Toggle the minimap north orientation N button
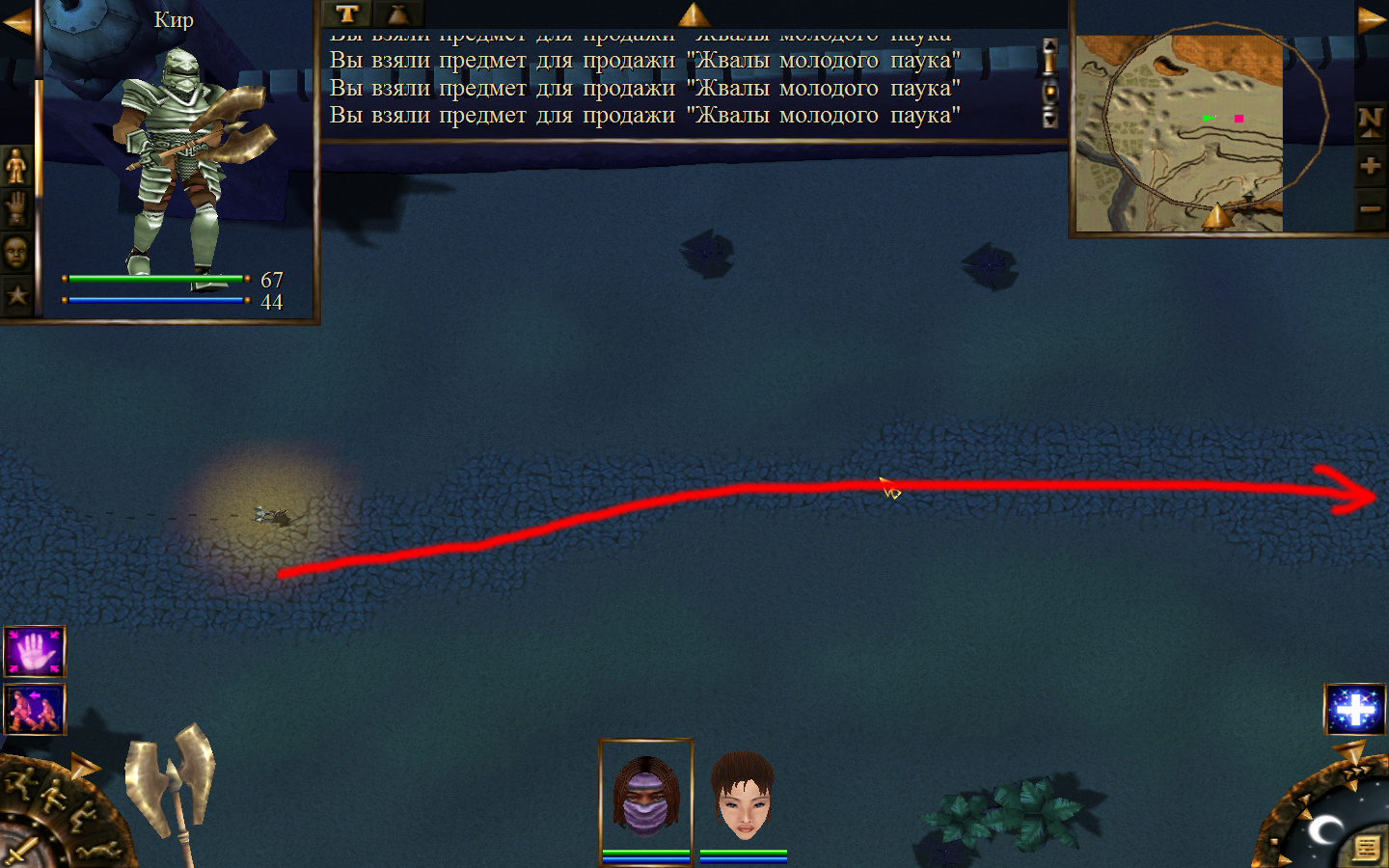1389x868 pixels. tap(1370, 122)
